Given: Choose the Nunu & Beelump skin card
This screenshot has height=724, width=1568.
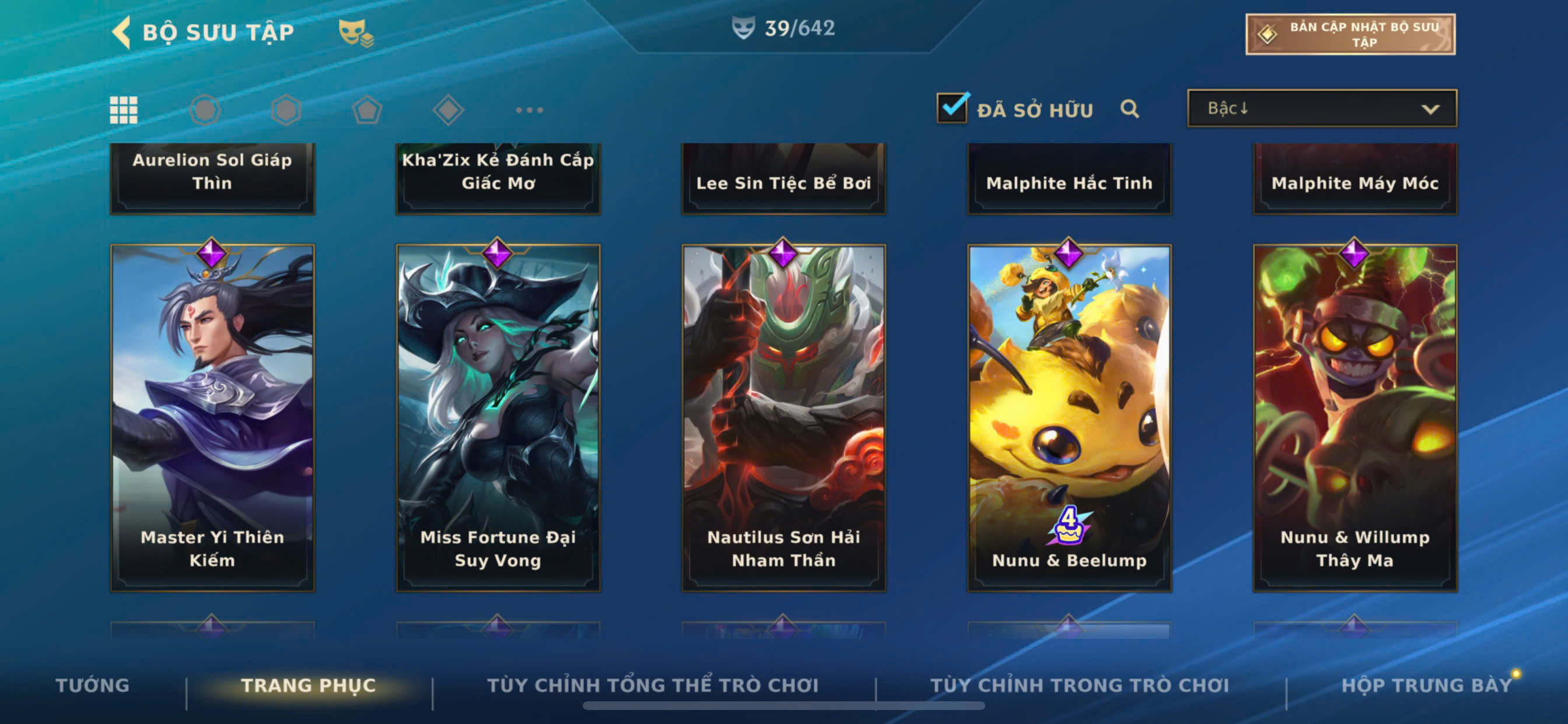Looking at the screenshot, I should pyautogui.click(x=1069, y=418).
